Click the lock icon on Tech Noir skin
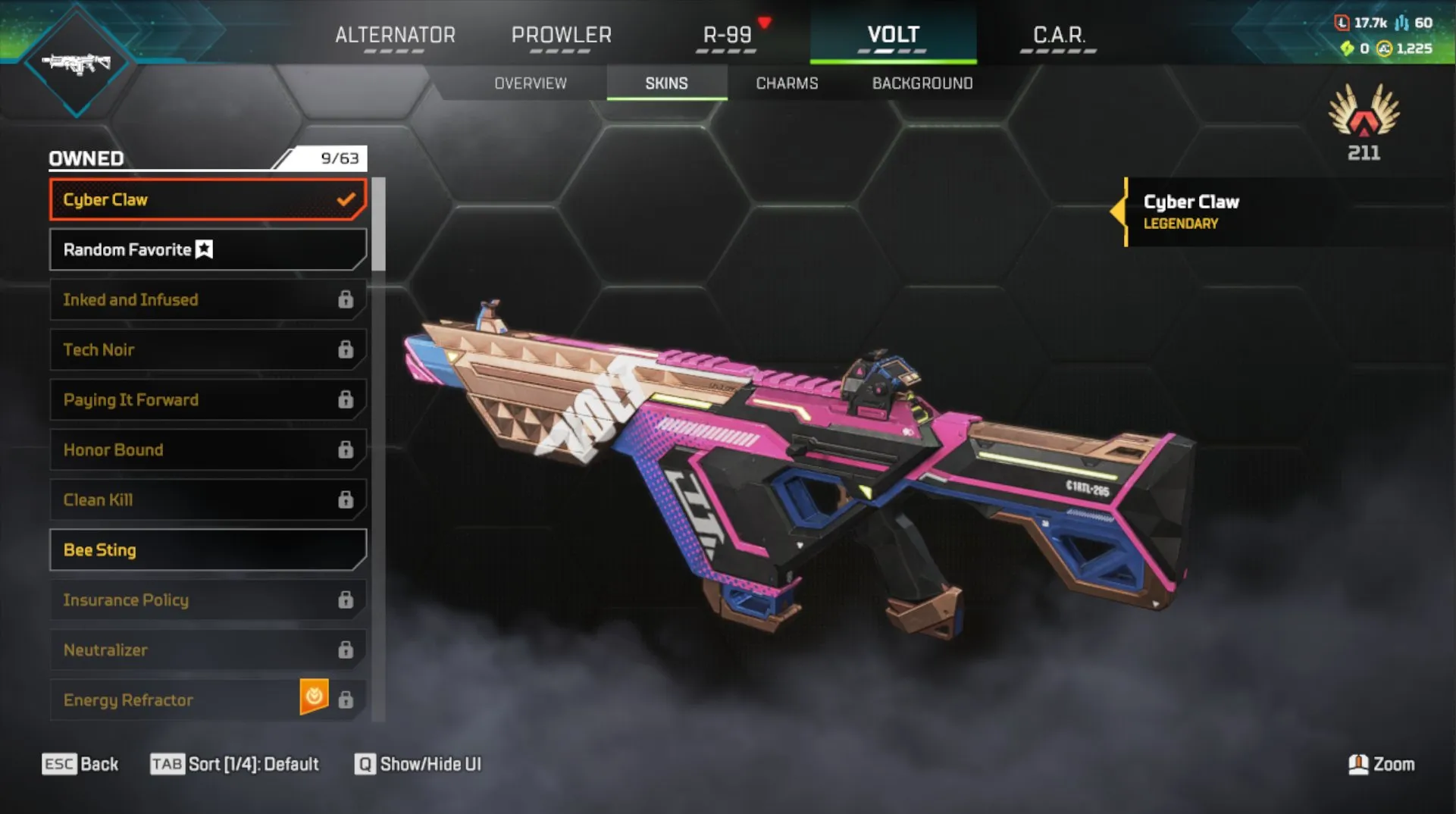This screenshot has width=1456, height=814. pos(346,349)
